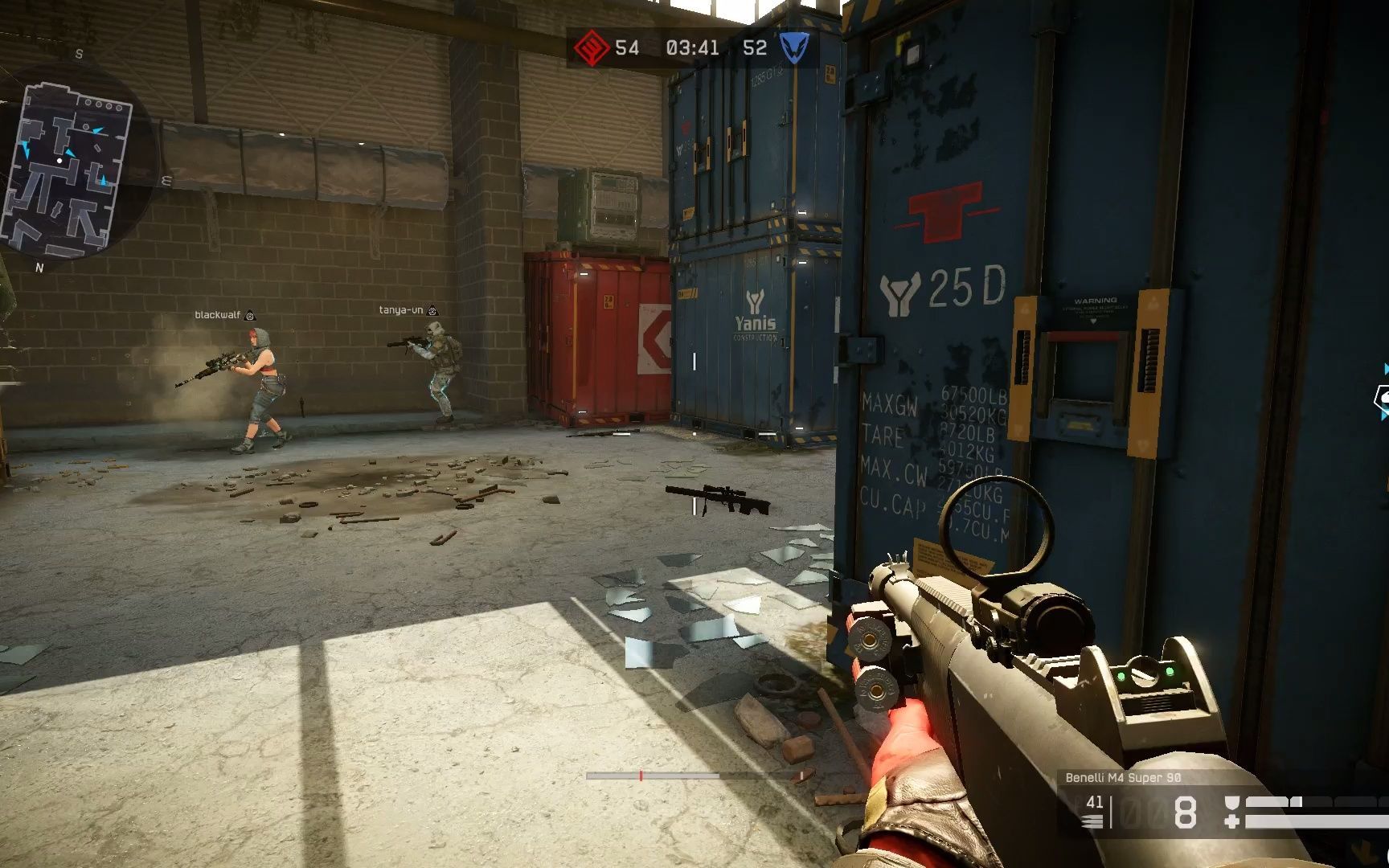Select the blue team faction shield emblem
This screenshot has width=1389, height=868.
pyautogui.click(x=792, y=48)
